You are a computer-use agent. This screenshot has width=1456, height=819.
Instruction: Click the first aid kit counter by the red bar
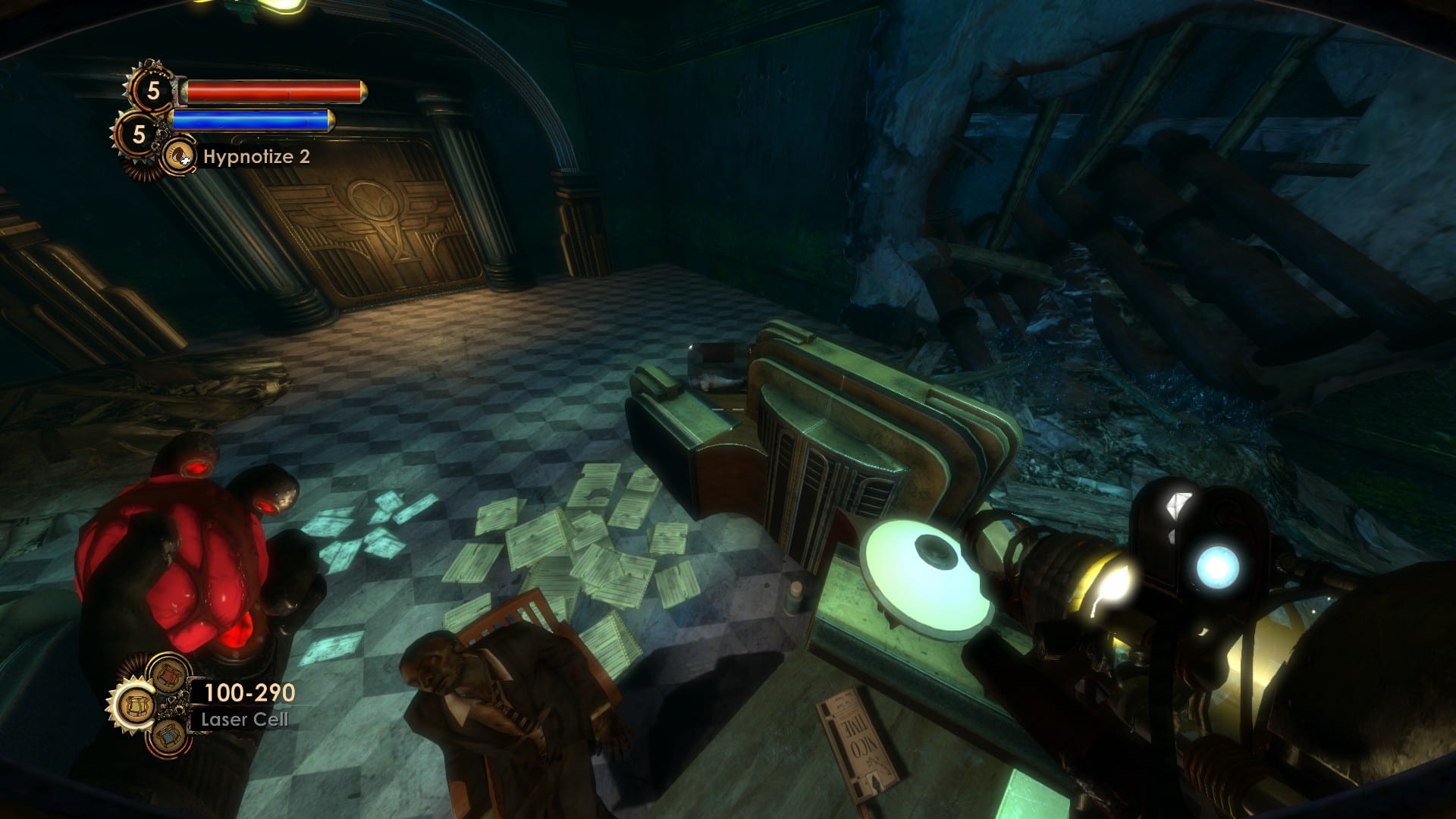152,92
